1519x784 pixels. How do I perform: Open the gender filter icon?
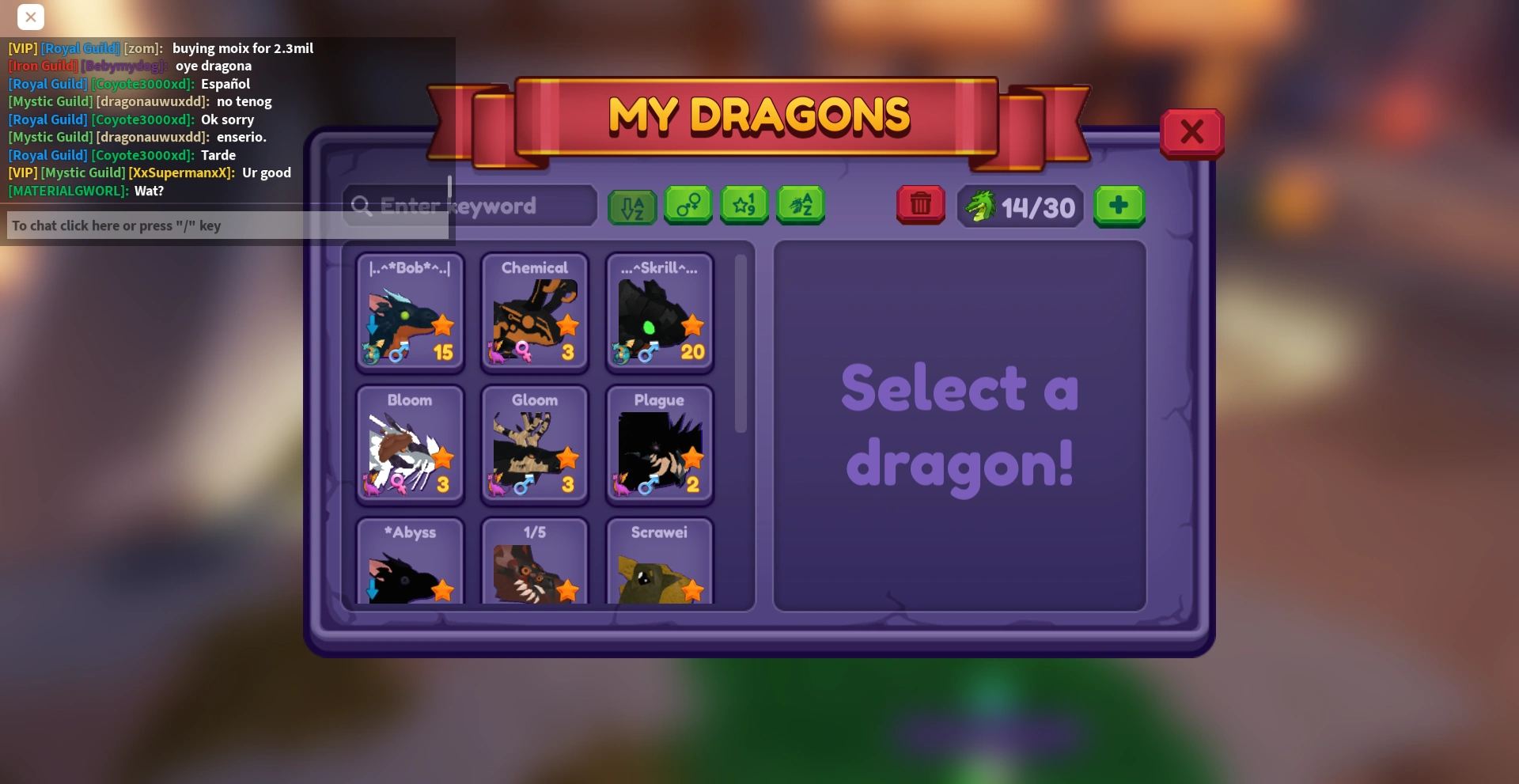pyautogui.click(x=688, y=206)
